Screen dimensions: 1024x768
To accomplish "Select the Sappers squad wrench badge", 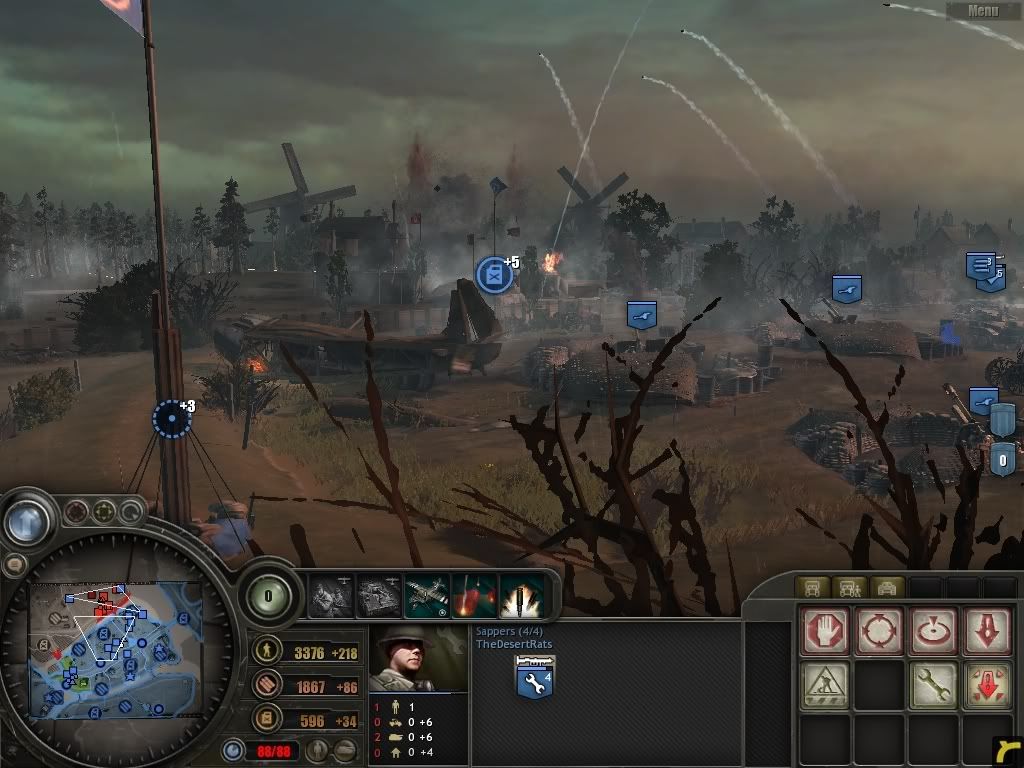I will click(x=535, y=680).
